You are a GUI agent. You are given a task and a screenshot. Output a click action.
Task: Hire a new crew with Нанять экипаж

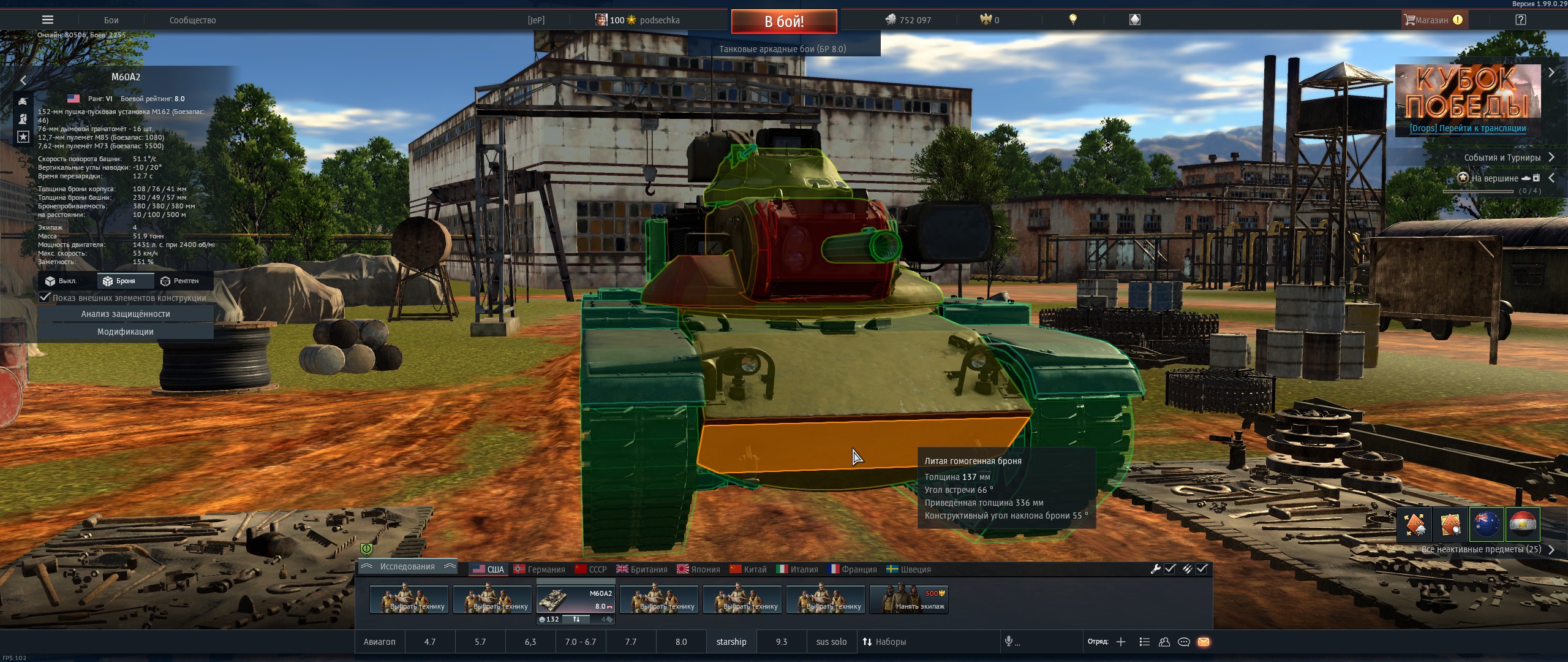(x=909, y=599)
